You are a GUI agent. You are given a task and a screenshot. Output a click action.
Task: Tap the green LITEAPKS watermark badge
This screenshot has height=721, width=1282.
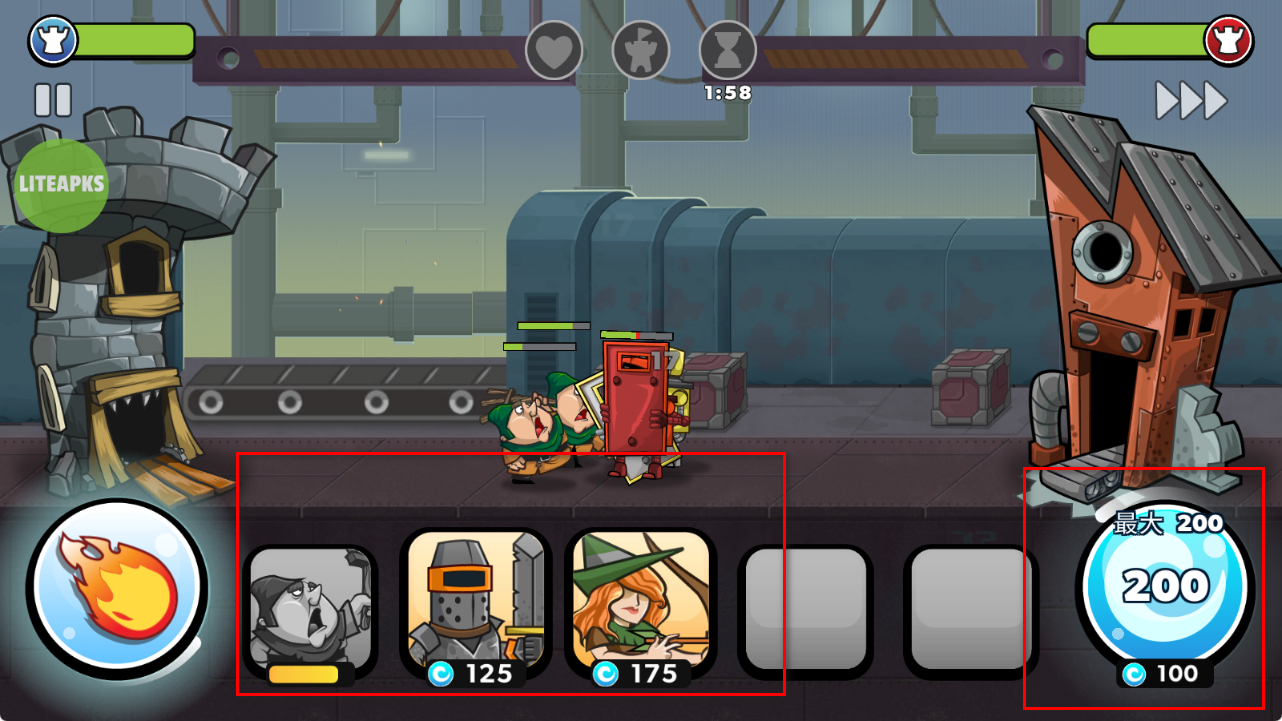pyautogui.click(x=62, y=185)
